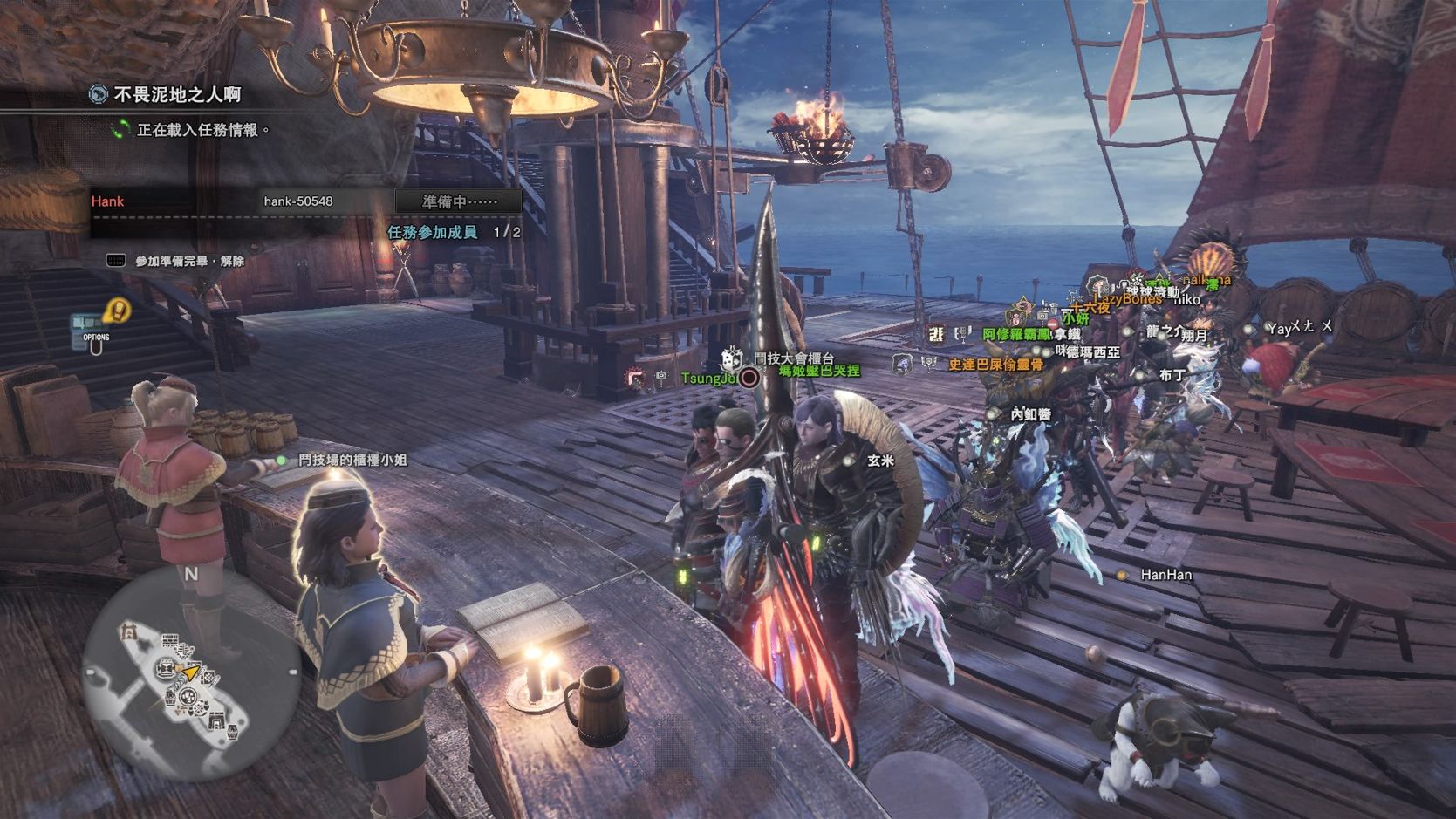
Task: Open the circular minimap
Action: 191,673
